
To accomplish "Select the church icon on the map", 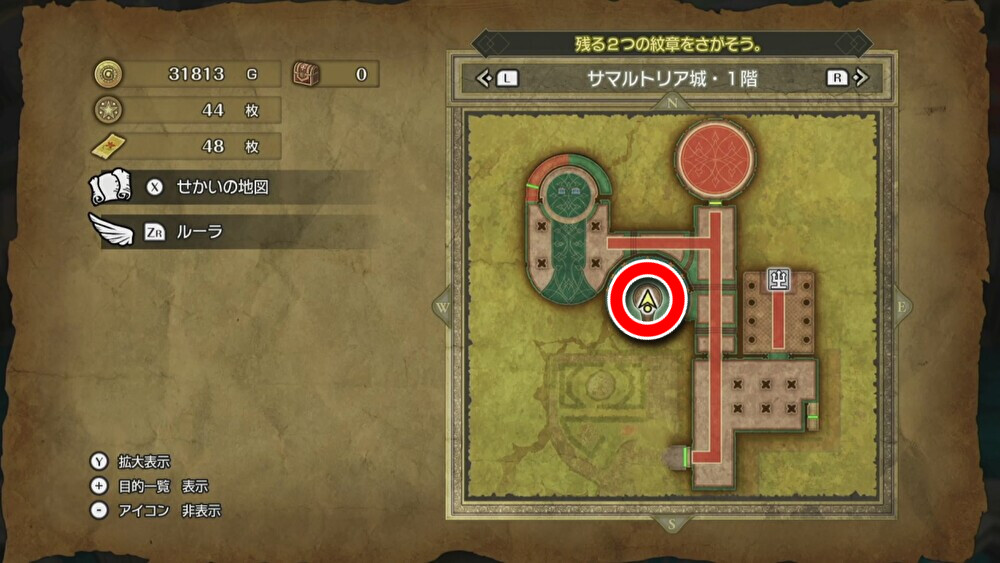I will coord(778,280).
